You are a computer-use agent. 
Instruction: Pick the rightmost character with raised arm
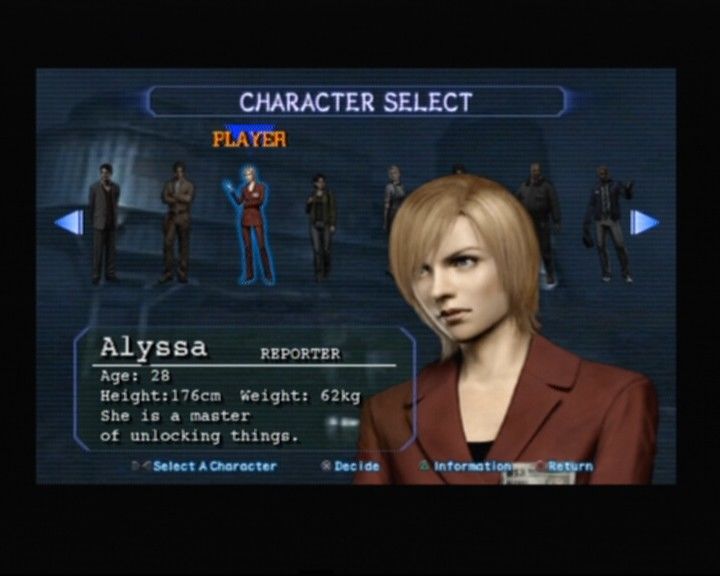pyautogui.click(x=608, y=222)
